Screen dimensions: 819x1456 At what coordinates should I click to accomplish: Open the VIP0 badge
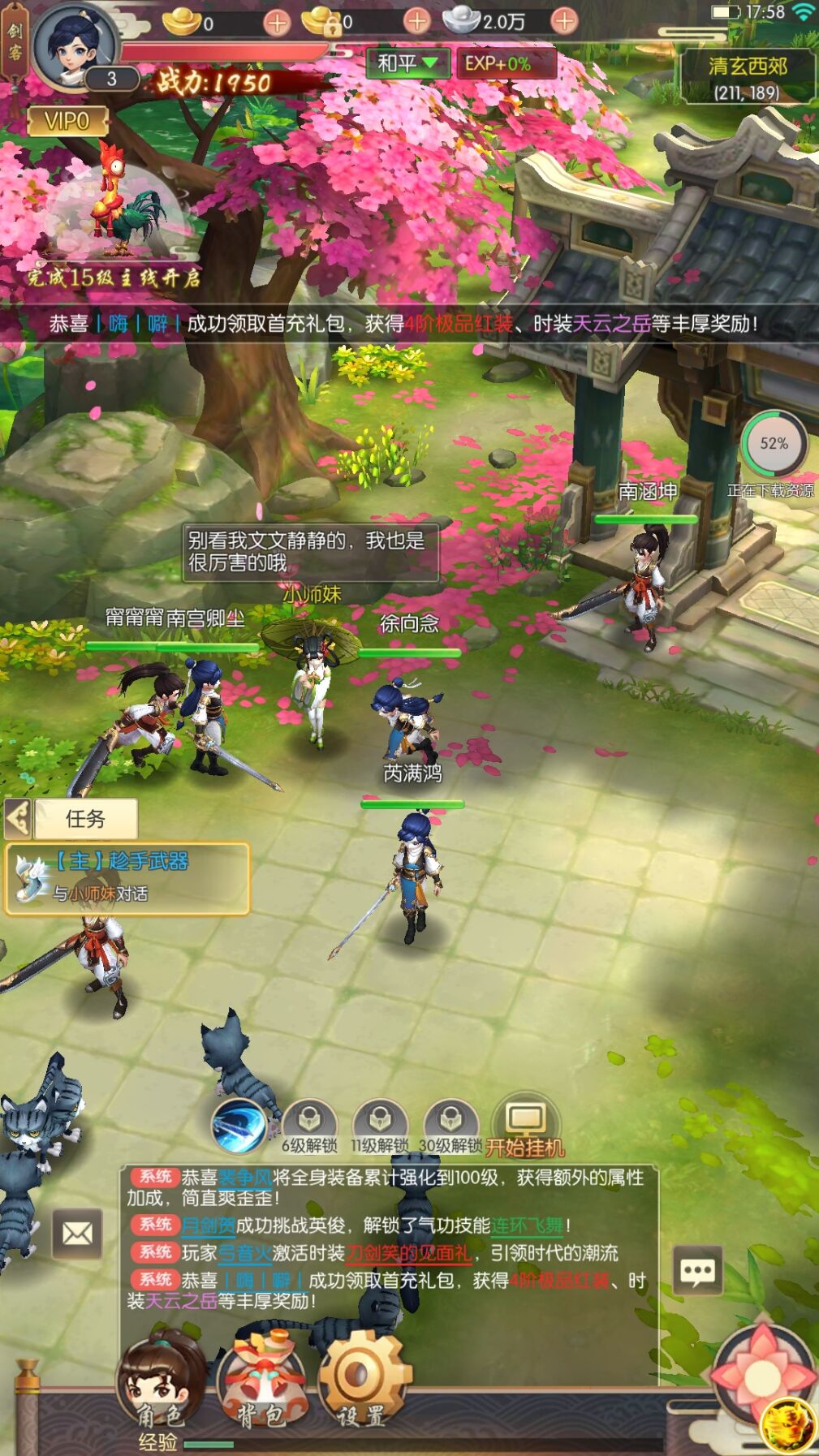tap(67, 122)
